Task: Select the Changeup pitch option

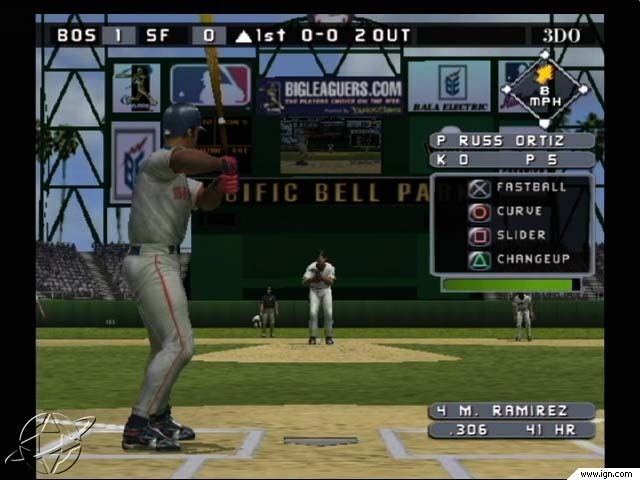Action: pyautogui.click(x=512, y=260)
